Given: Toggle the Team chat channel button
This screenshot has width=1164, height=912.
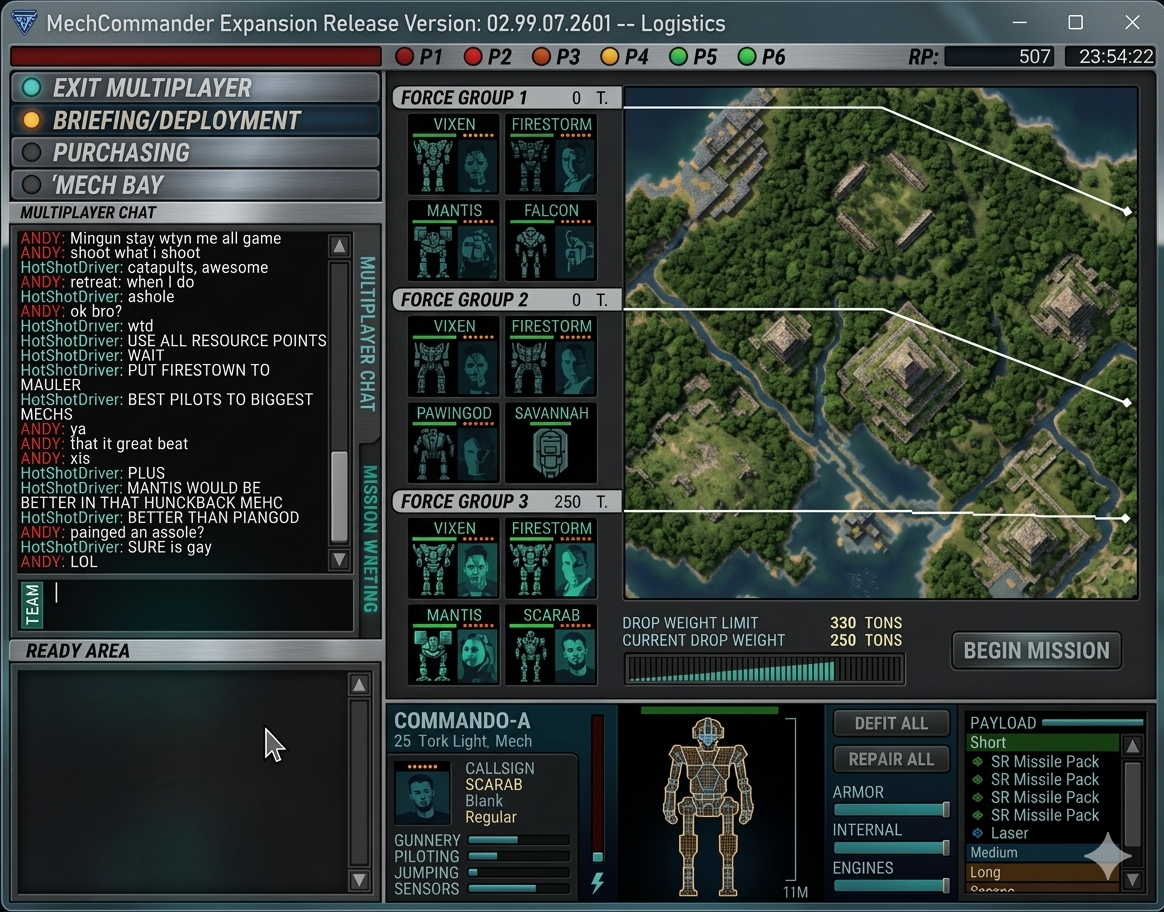Looking at the screenshot, I should click(x=33, y=604).
